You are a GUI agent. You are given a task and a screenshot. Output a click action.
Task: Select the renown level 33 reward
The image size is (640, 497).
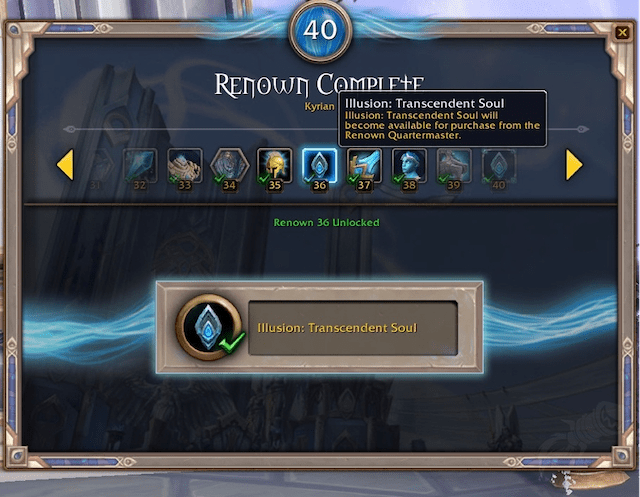[x=185, y=165]
